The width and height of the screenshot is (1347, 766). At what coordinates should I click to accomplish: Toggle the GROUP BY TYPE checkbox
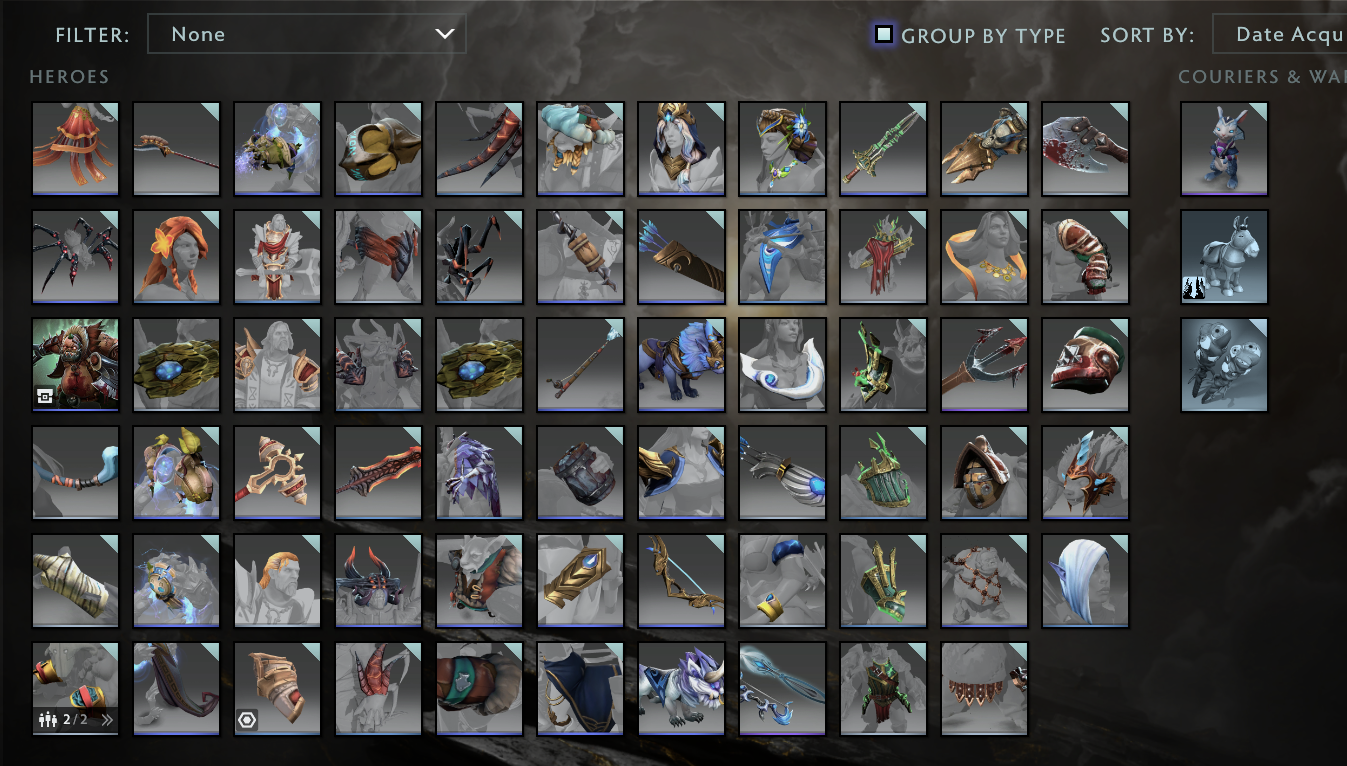click(x=883, y=33)
